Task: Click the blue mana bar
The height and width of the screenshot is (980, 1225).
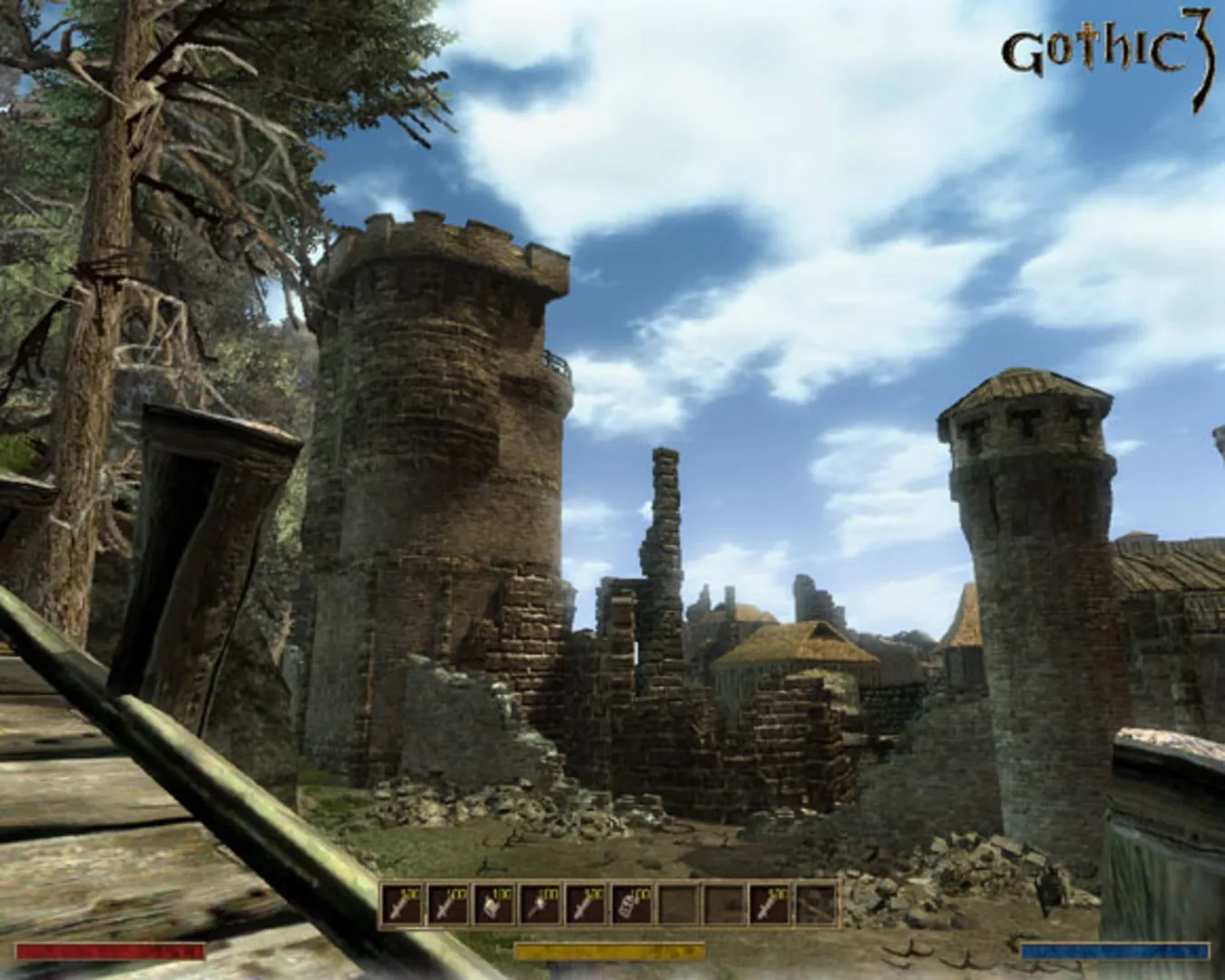Action: [x=1118, y=953]
